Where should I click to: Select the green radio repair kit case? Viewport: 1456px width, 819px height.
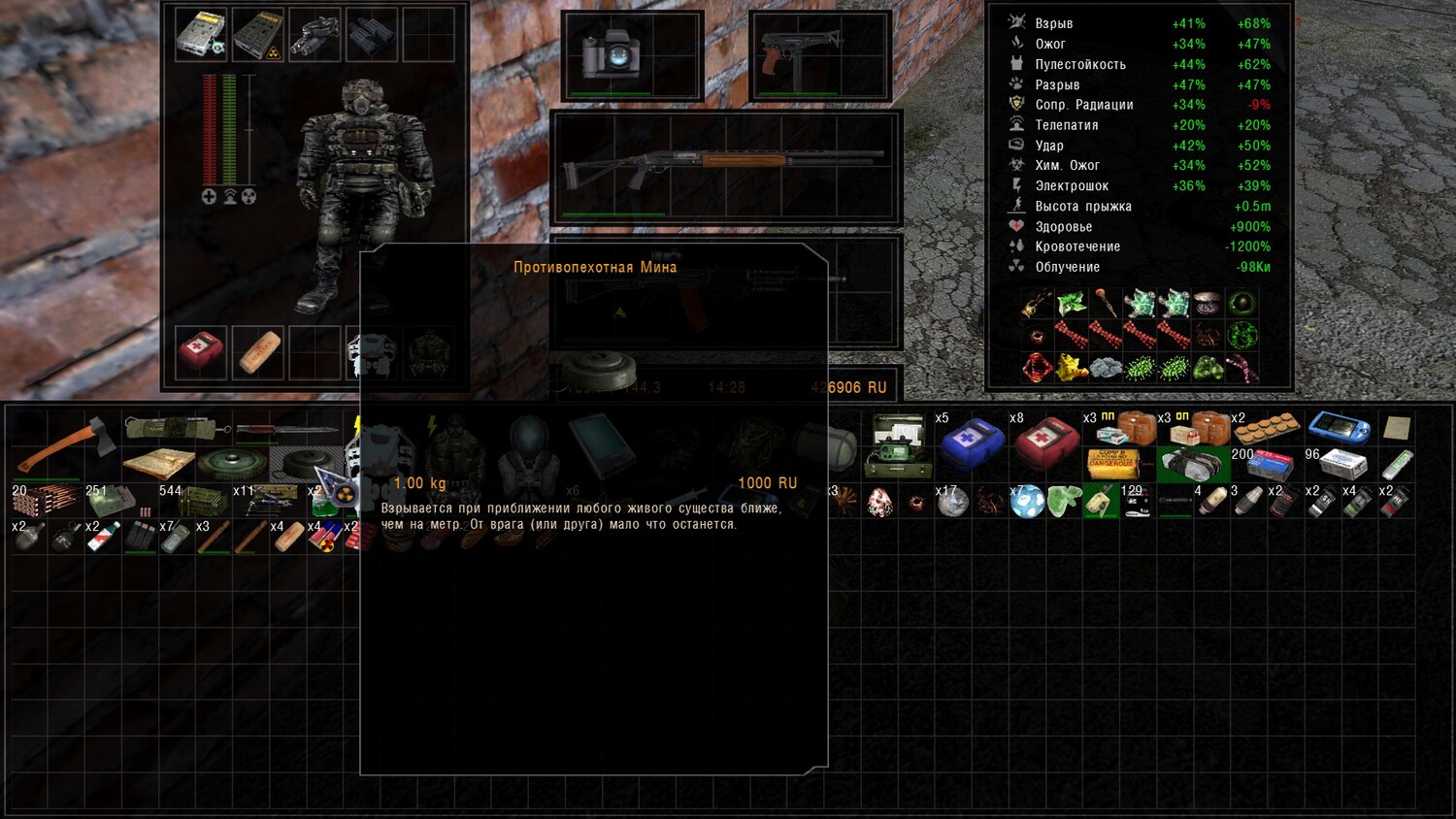898,445
